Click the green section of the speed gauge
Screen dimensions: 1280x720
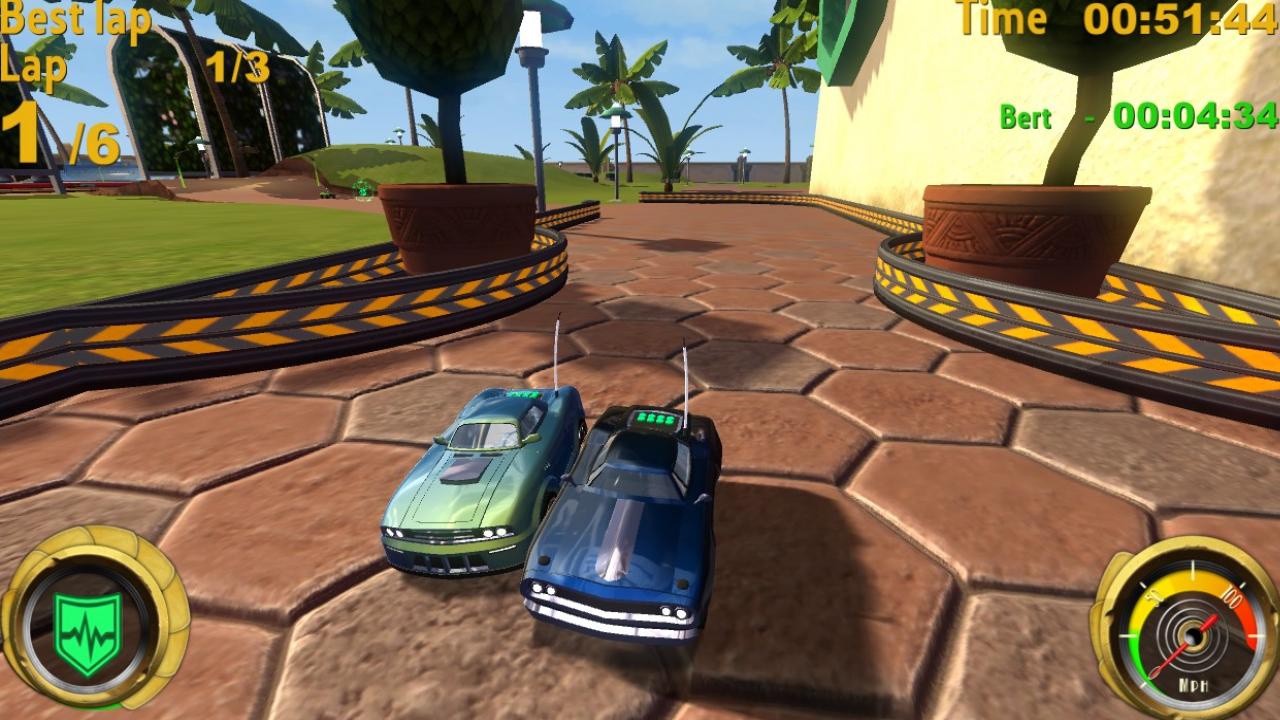pyautogui.click(x=1136, y=655)
